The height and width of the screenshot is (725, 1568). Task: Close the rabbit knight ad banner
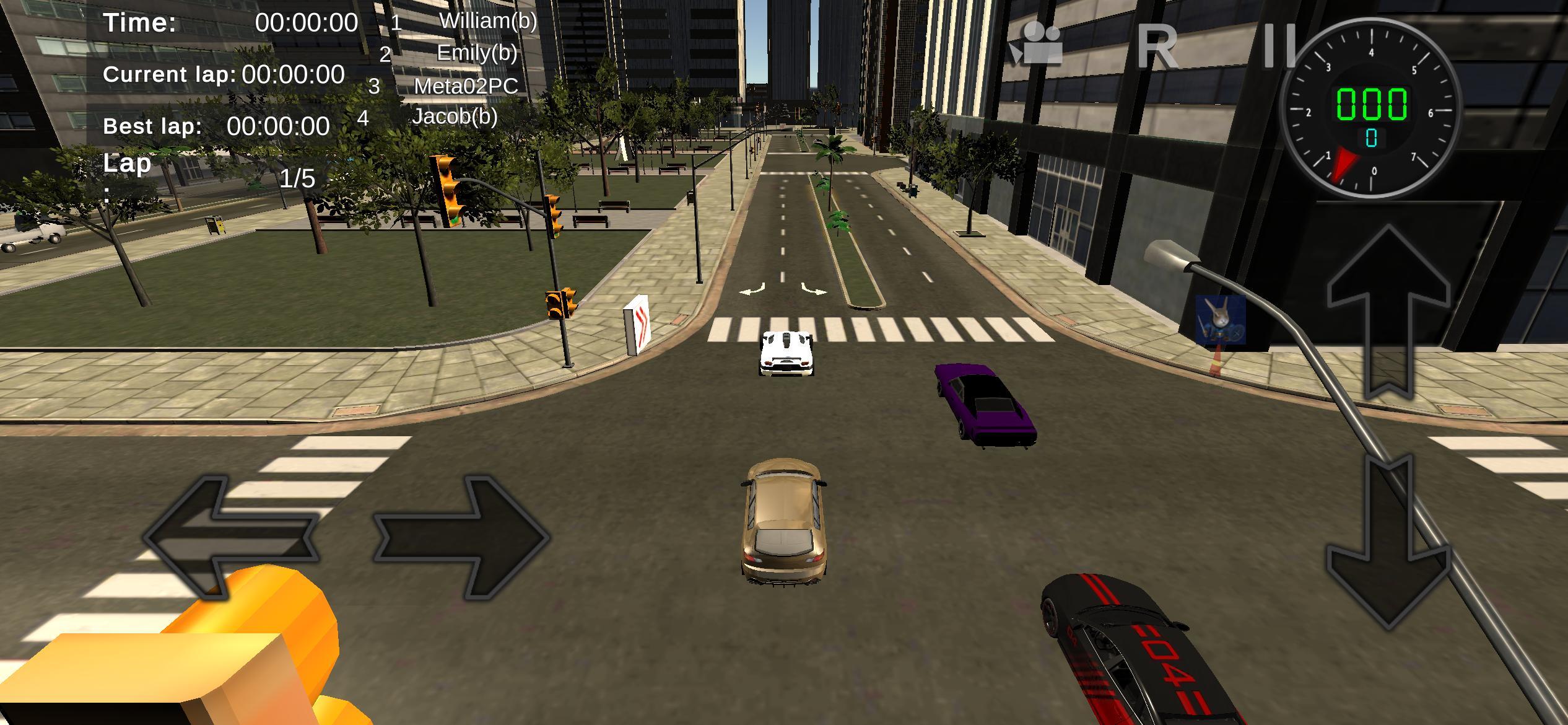[1235, 333]
